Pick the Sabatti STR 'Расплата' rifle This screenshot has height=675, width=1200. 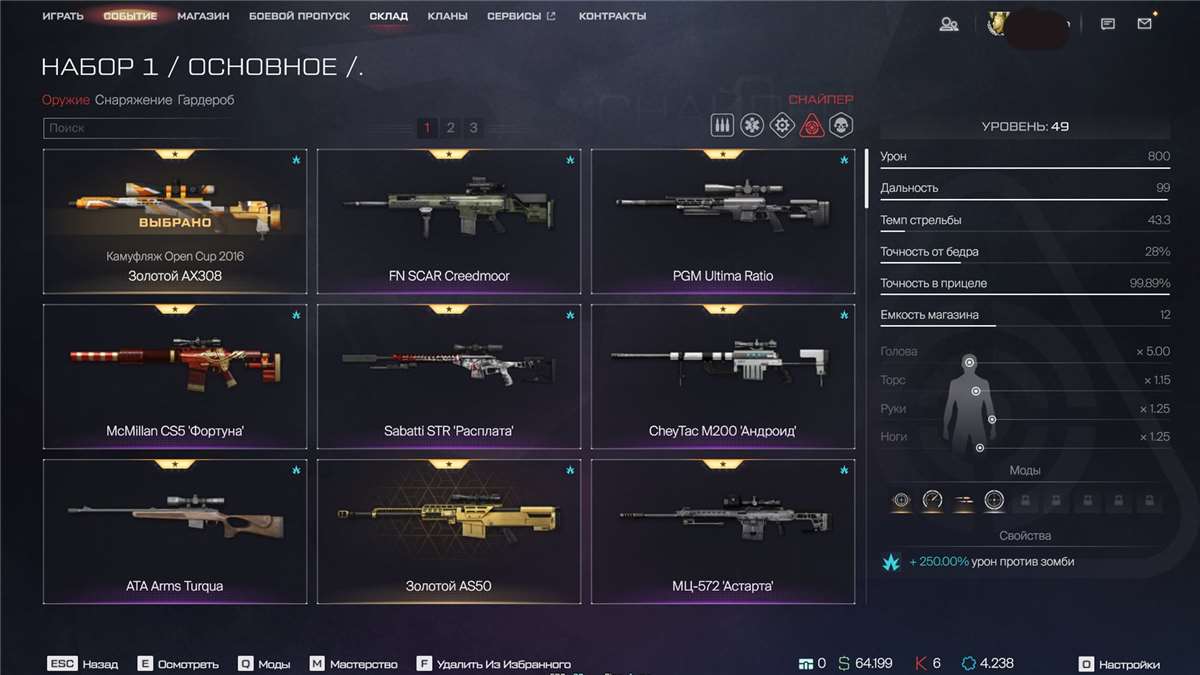point(449,376)
